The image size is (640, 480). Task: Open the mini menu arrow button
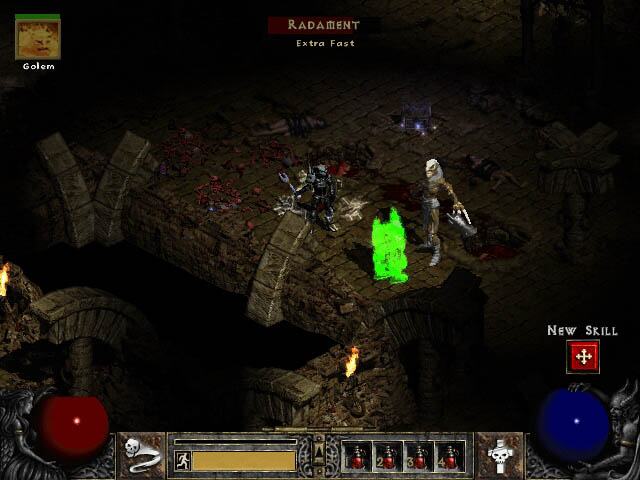pyautogui.click(x=319, y=448)
